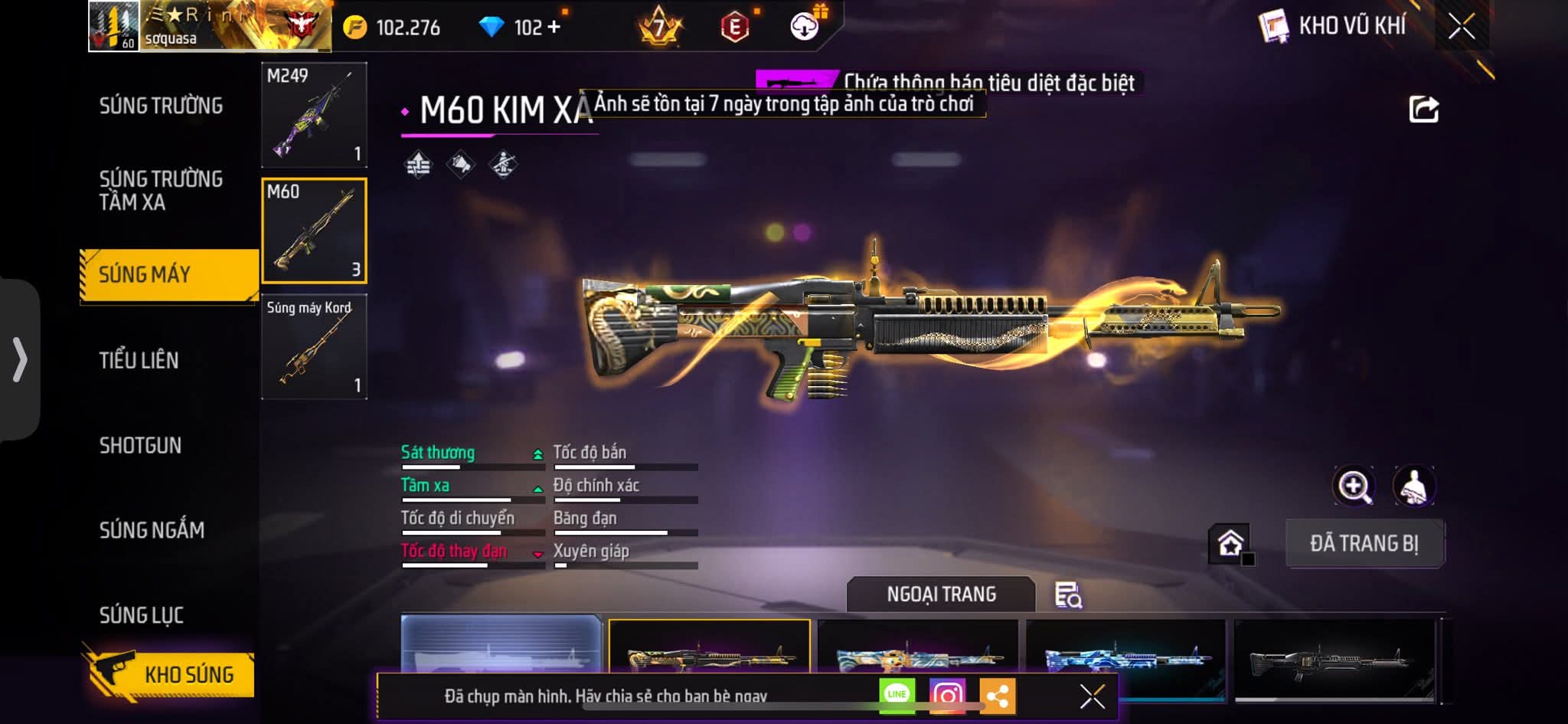Select the TIỂU LIÊN weapon category

pos(139,360)
